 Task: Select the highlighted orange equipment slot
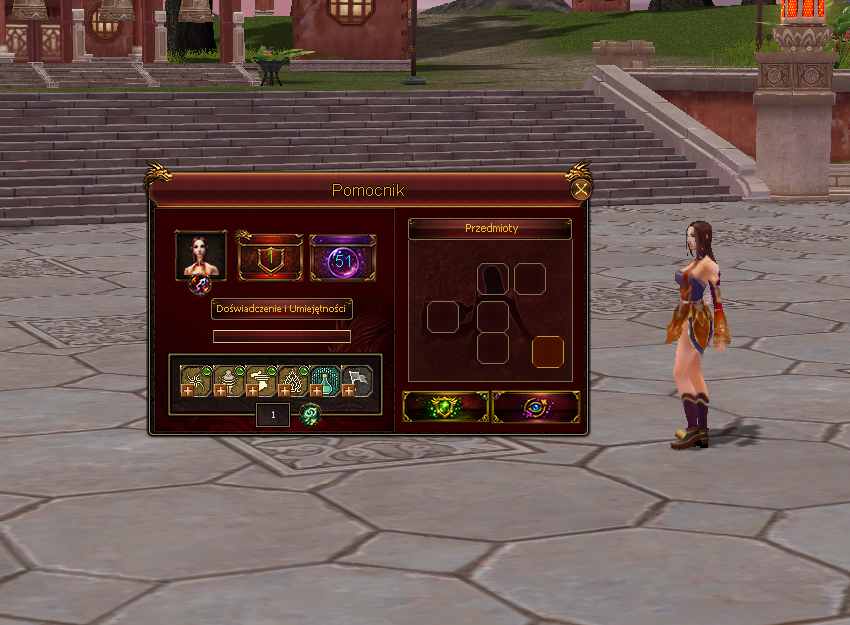click(548, 352)
